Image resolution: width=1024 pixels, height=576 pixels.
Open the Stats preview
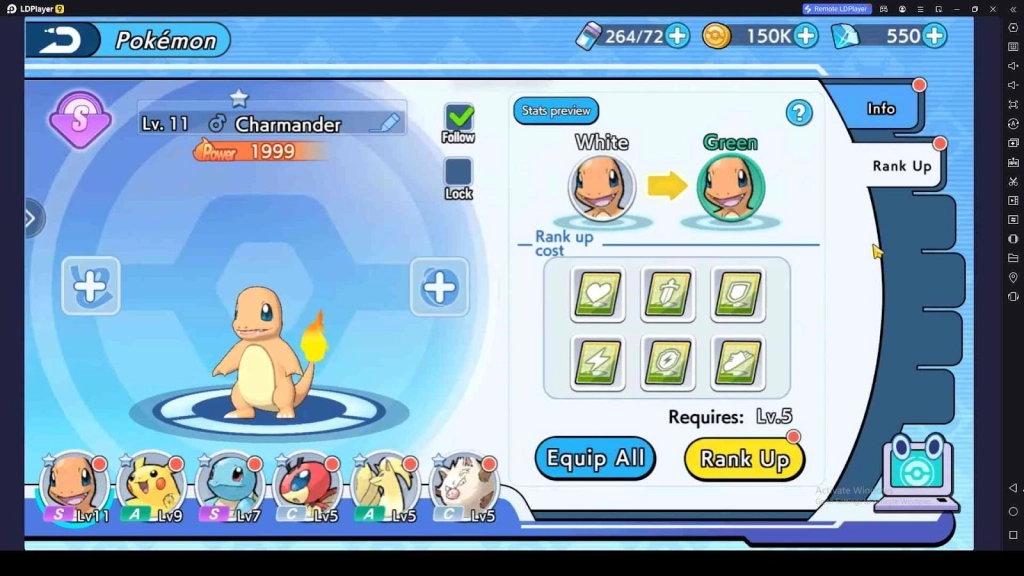pos(556,111)
